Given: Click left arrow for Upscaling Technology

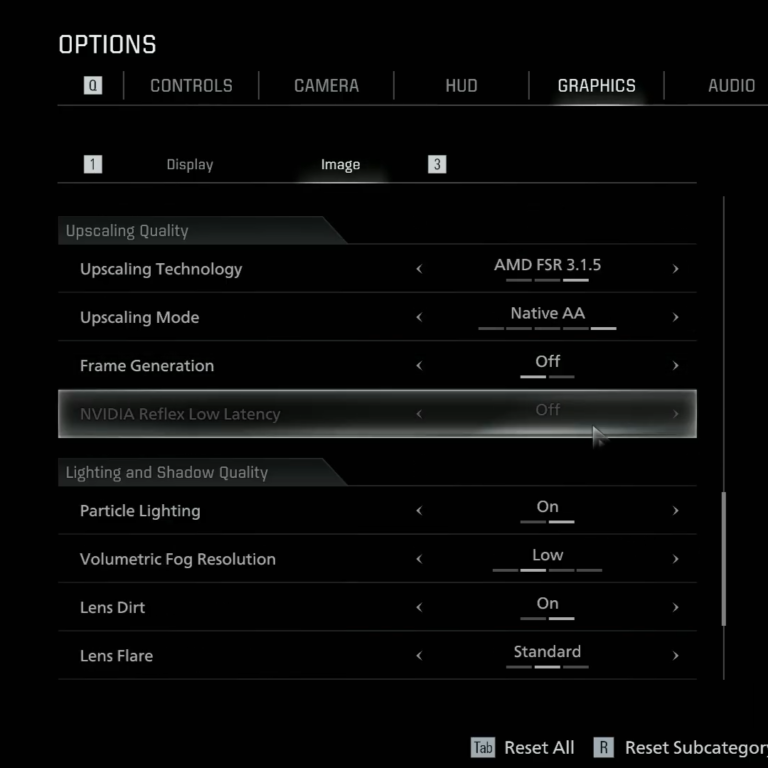Looking at the screenshot, I should 419,269.
